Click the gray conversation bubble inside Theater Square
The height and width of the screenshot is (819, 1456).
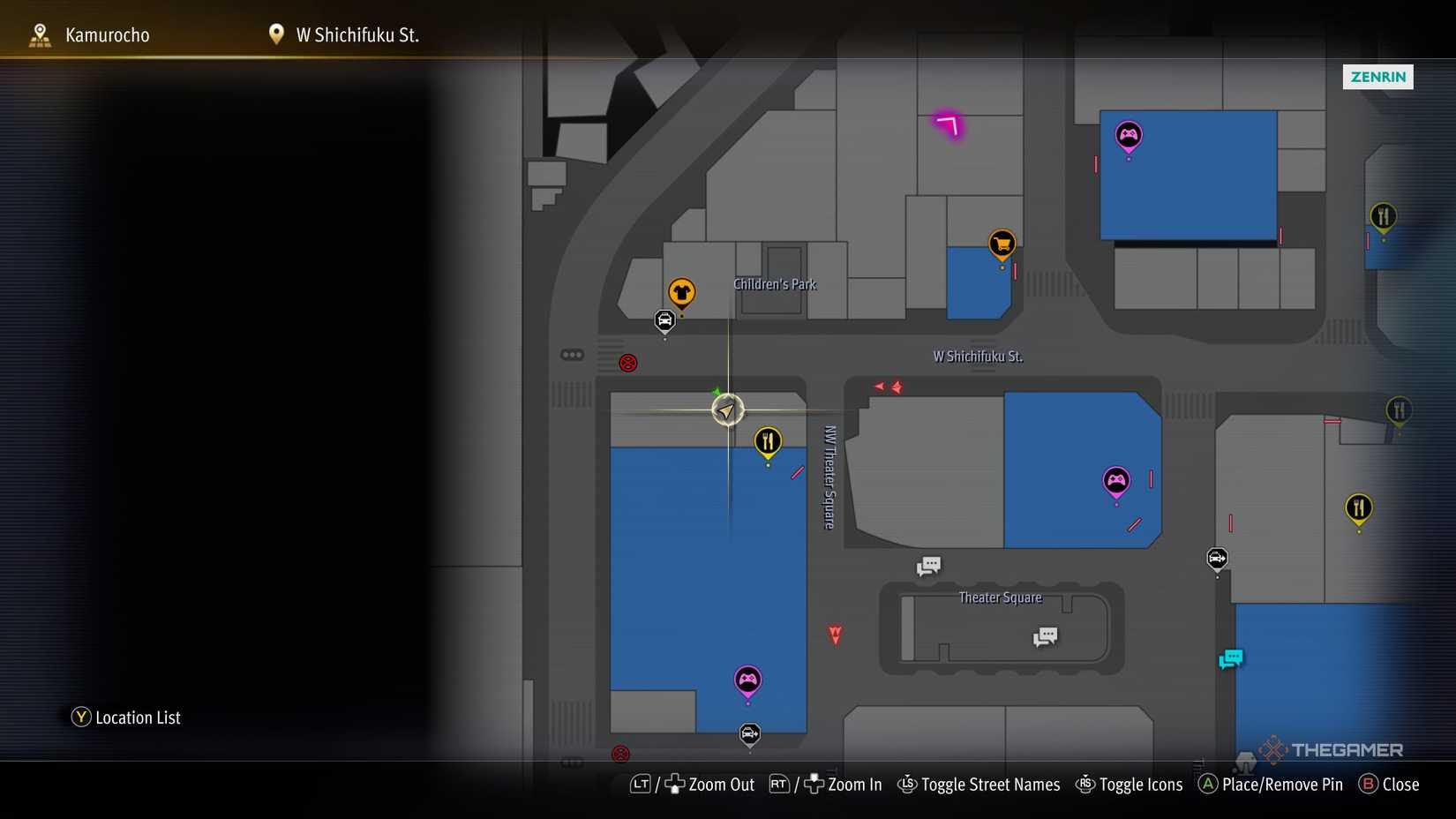tap(1045, 635)
